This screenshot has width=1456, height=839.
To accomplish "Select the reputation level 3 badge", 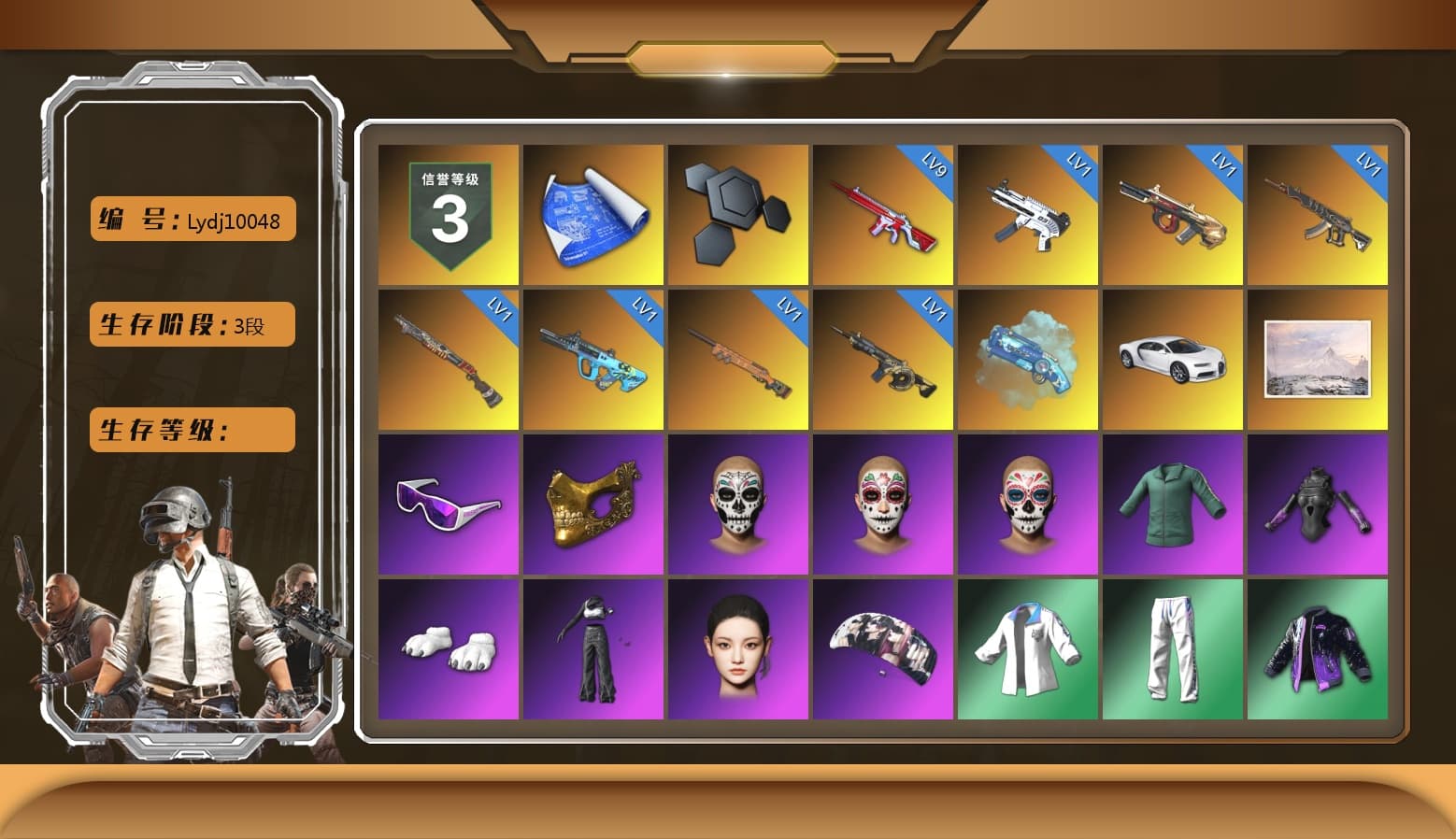I will pos(447,213).
